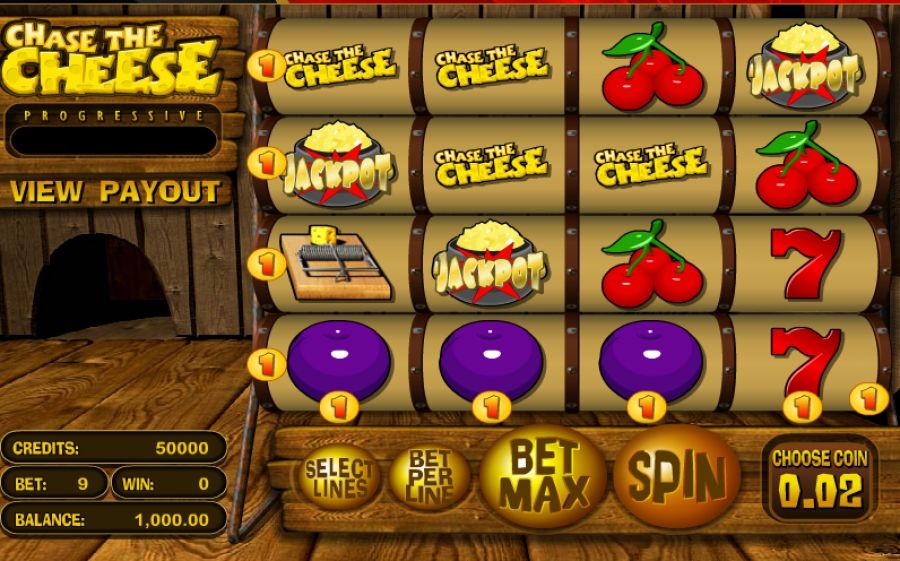Spin the slot reels
This screenshot has height=561, width=900.
click(x=675, y=476)
